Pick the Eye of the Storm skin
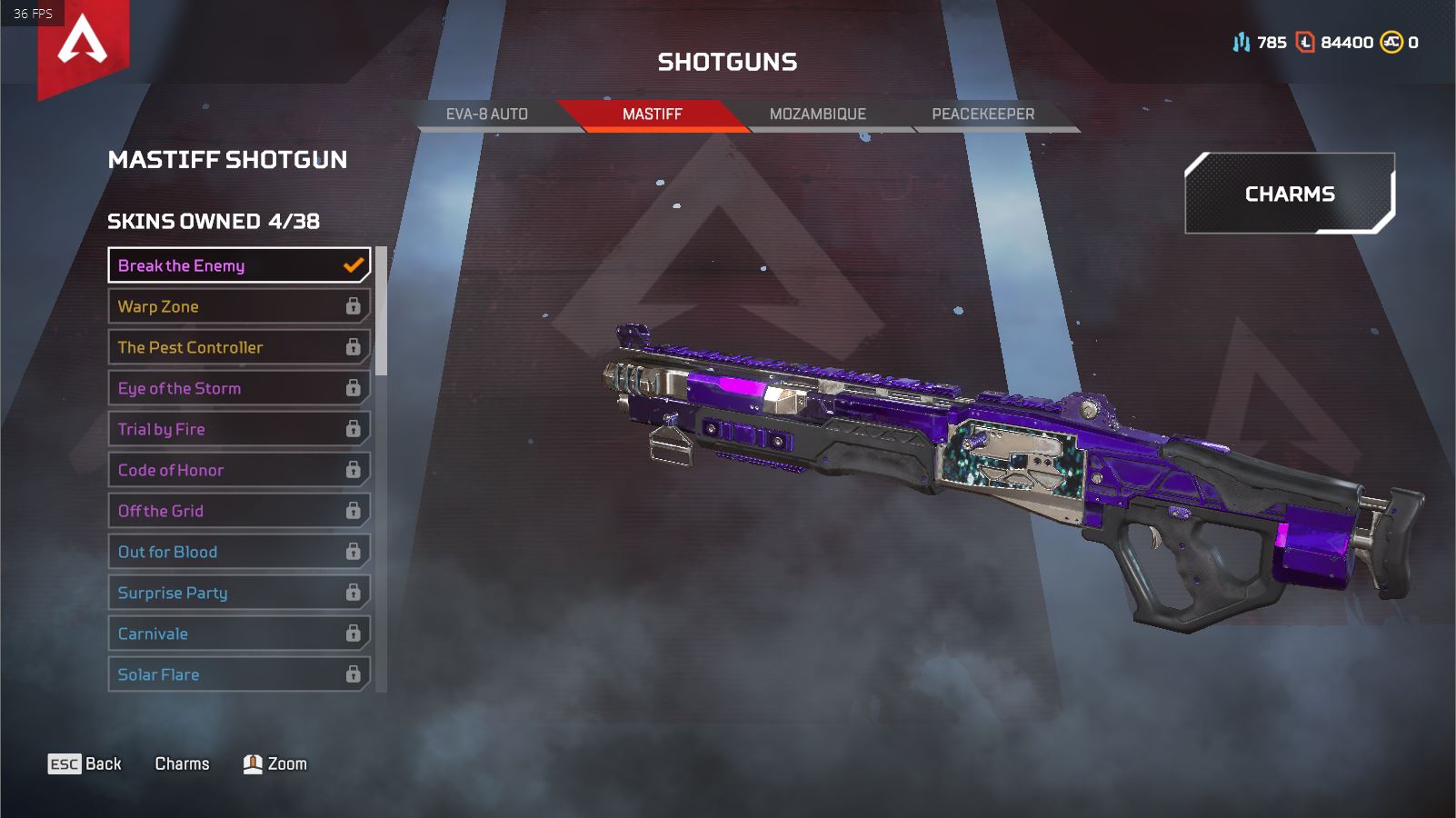1456x818 pixels. pos(239,388)
